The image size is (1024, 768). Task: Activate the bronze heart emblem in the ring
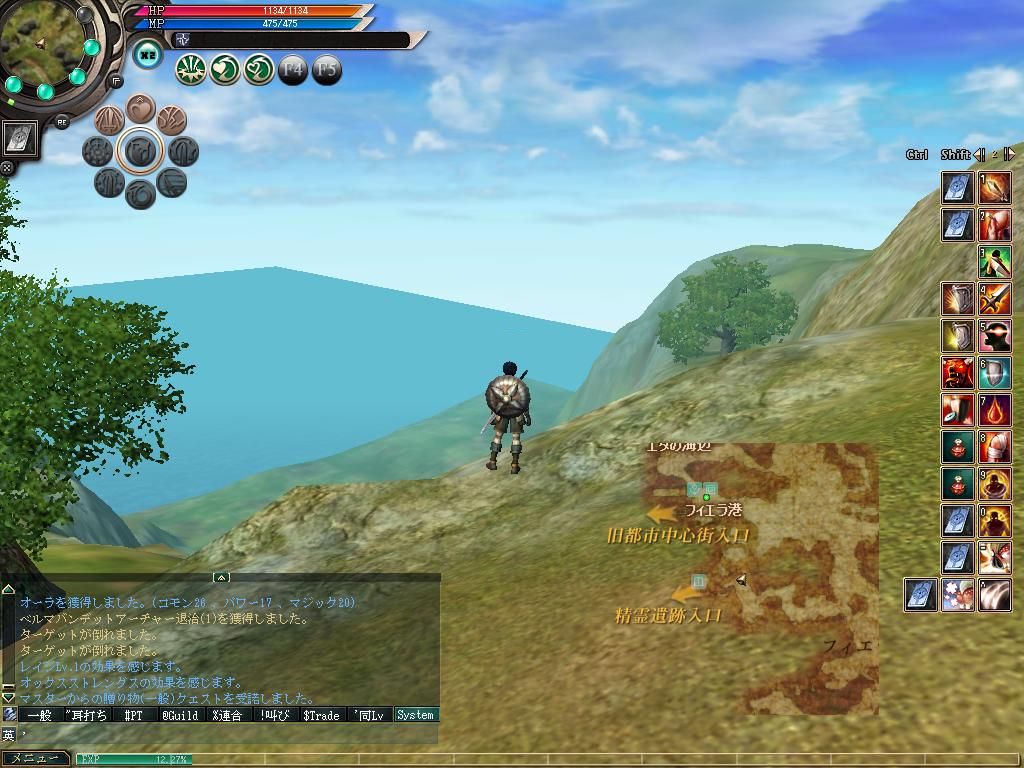point(141,108)
